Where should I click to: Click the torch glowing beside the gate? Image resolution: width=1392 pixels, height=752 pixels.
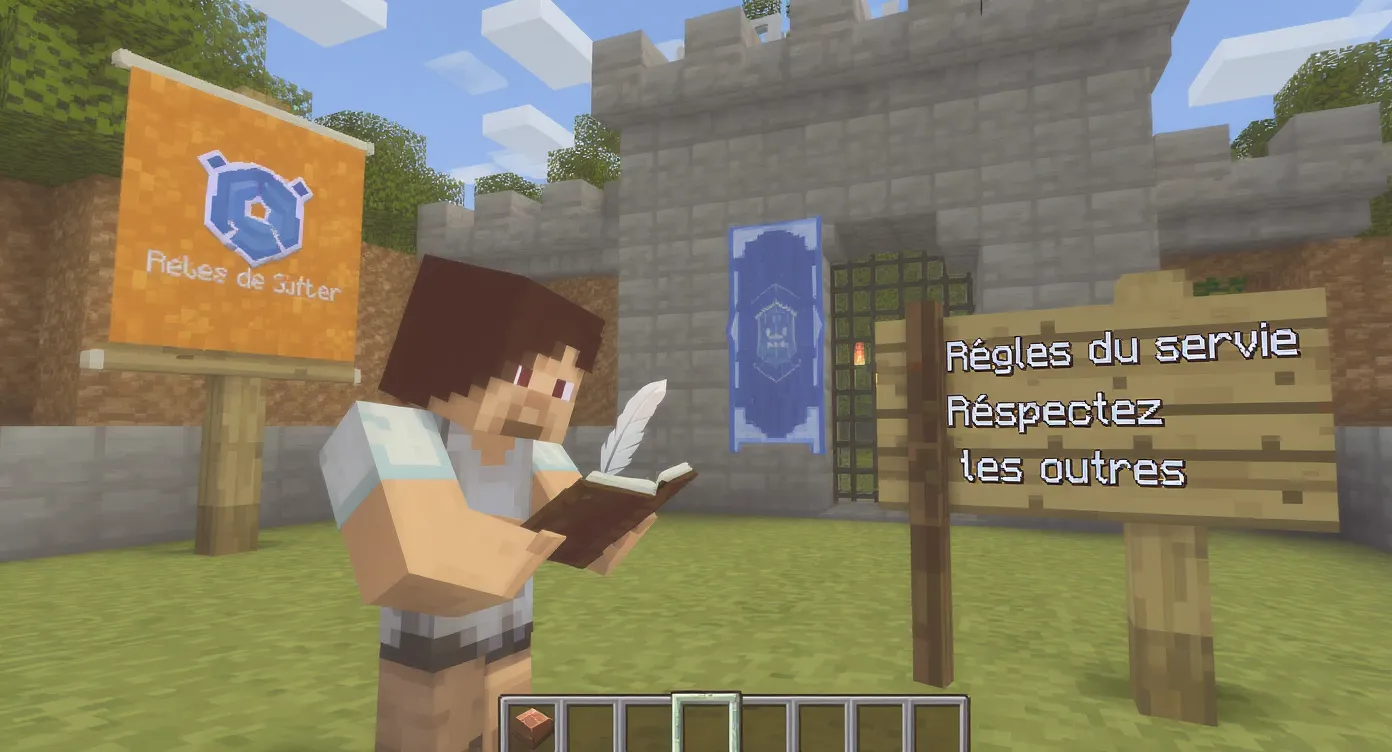(x=858, y=353)
